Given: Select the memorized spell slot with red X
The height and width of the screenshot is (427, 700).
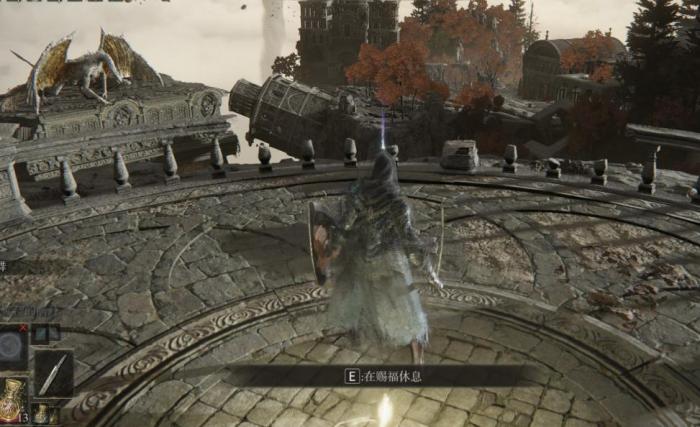Looking at the screenshot, I should [x=13, y=346].
